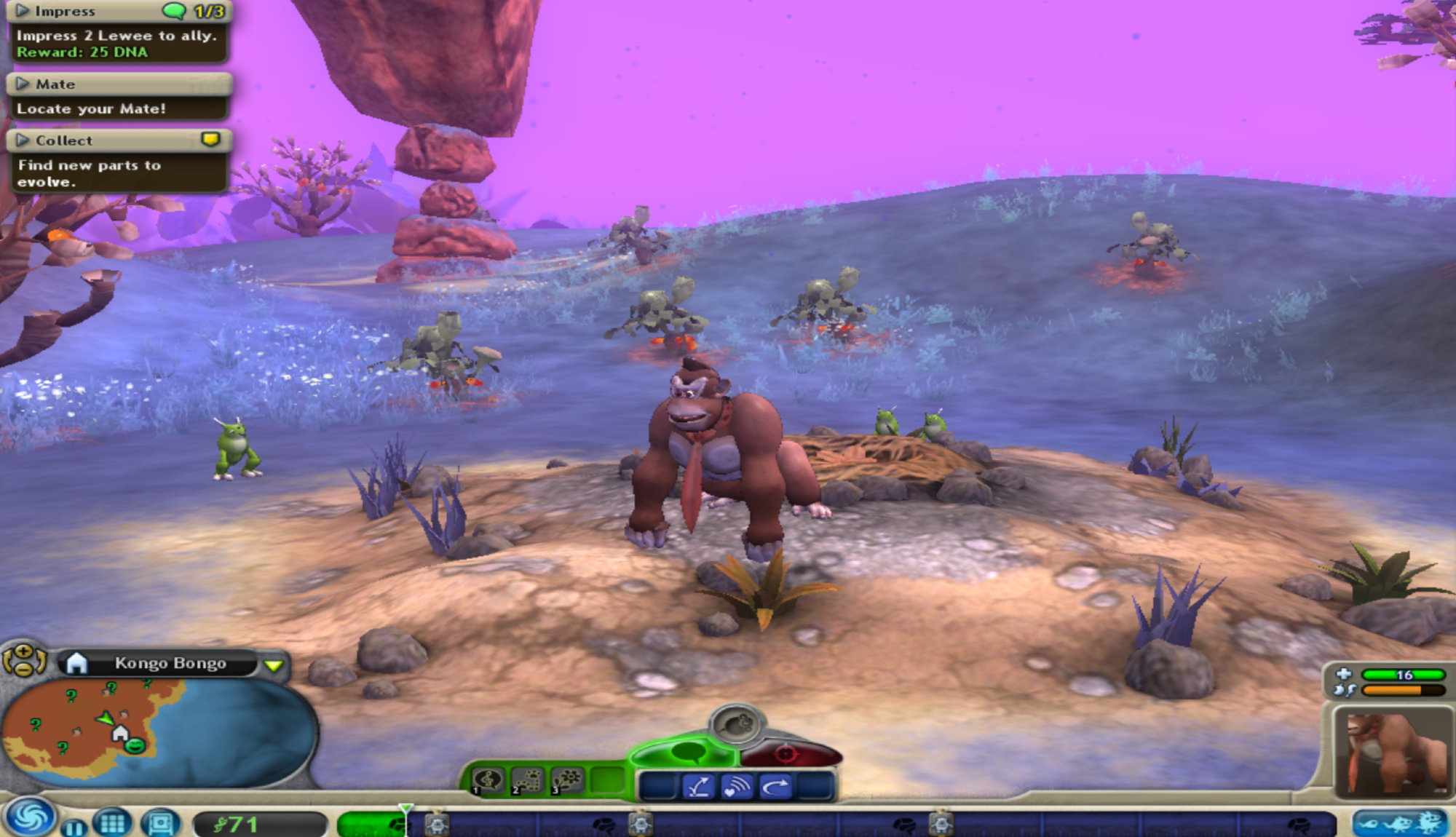Zoom in the minimap with plus button

tap(23, 651)
